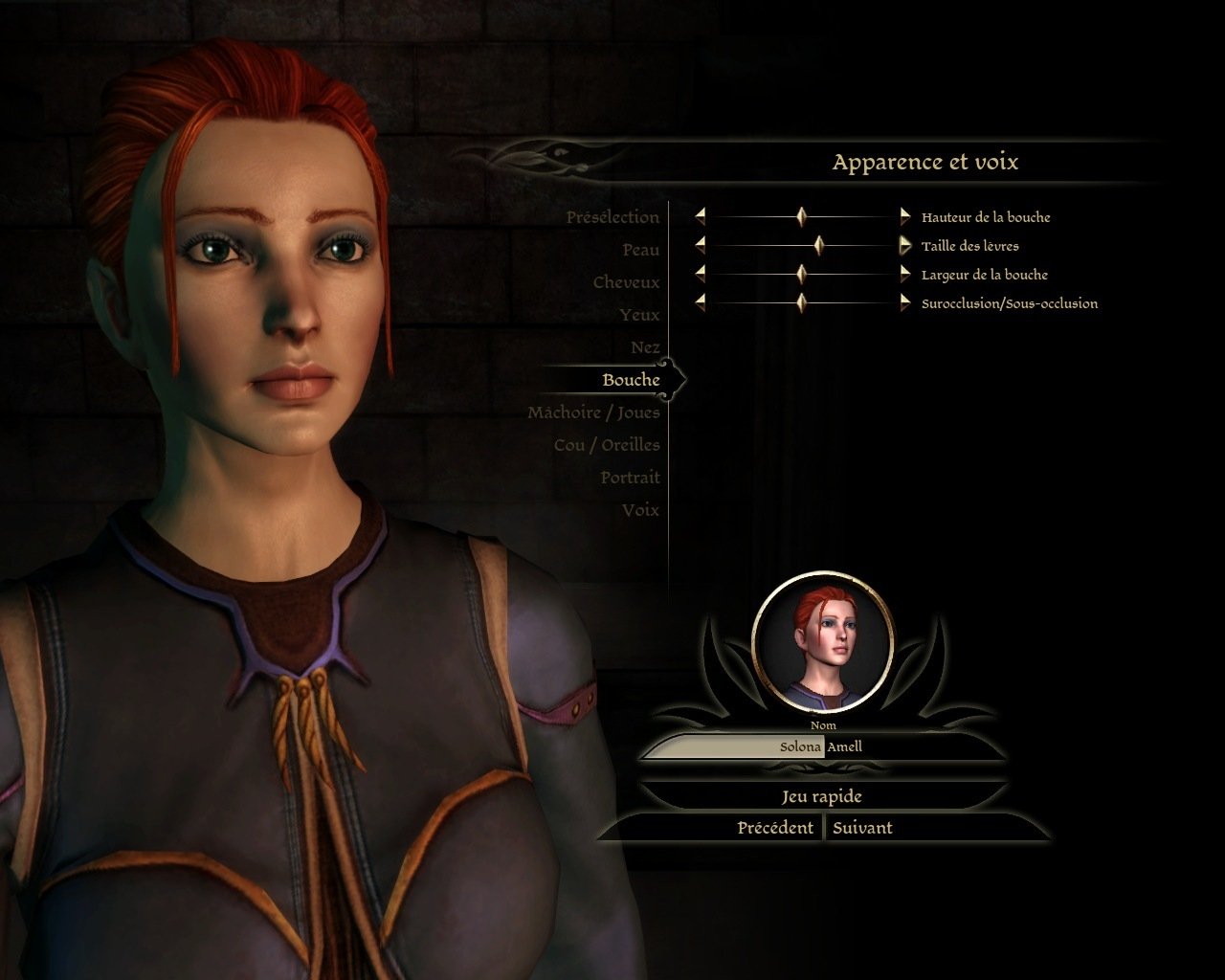Image resolution: width=1225 pixels, height=980 pixels.
Task: Click the Jeu rapide button
Action: tap(823, 795)
